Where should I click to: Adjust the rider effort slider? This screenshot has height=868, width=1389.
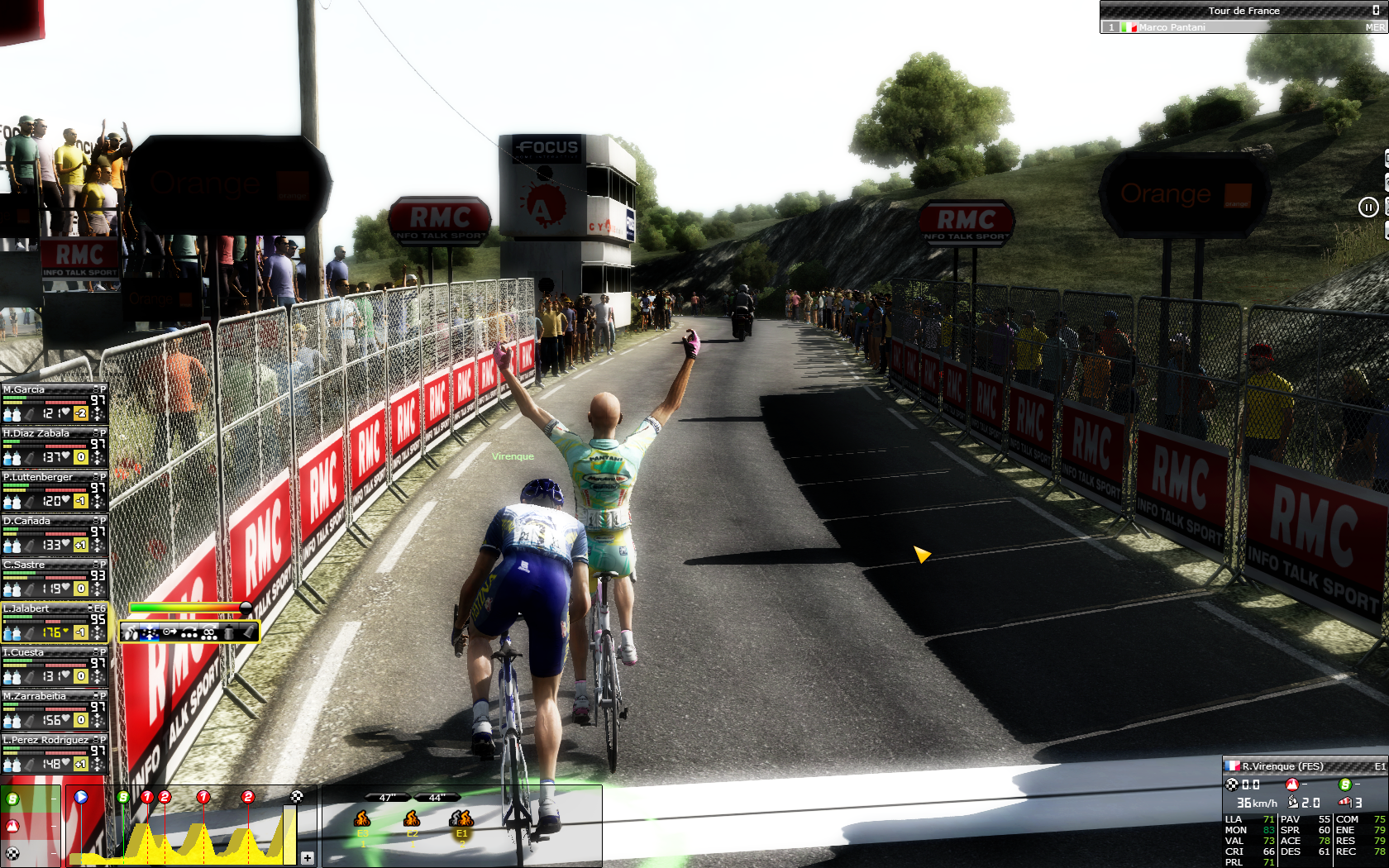coord(246,608)
